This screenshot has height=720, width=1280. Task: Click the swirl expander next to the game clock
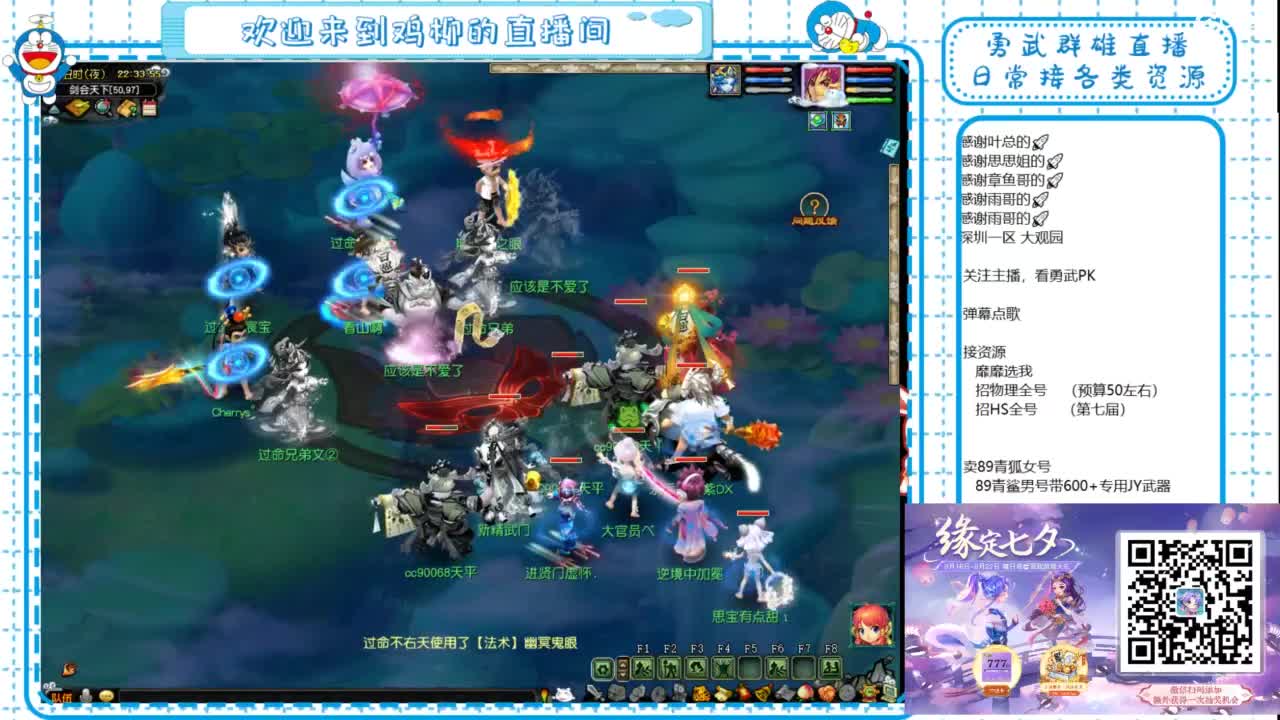tap(165, 73)
